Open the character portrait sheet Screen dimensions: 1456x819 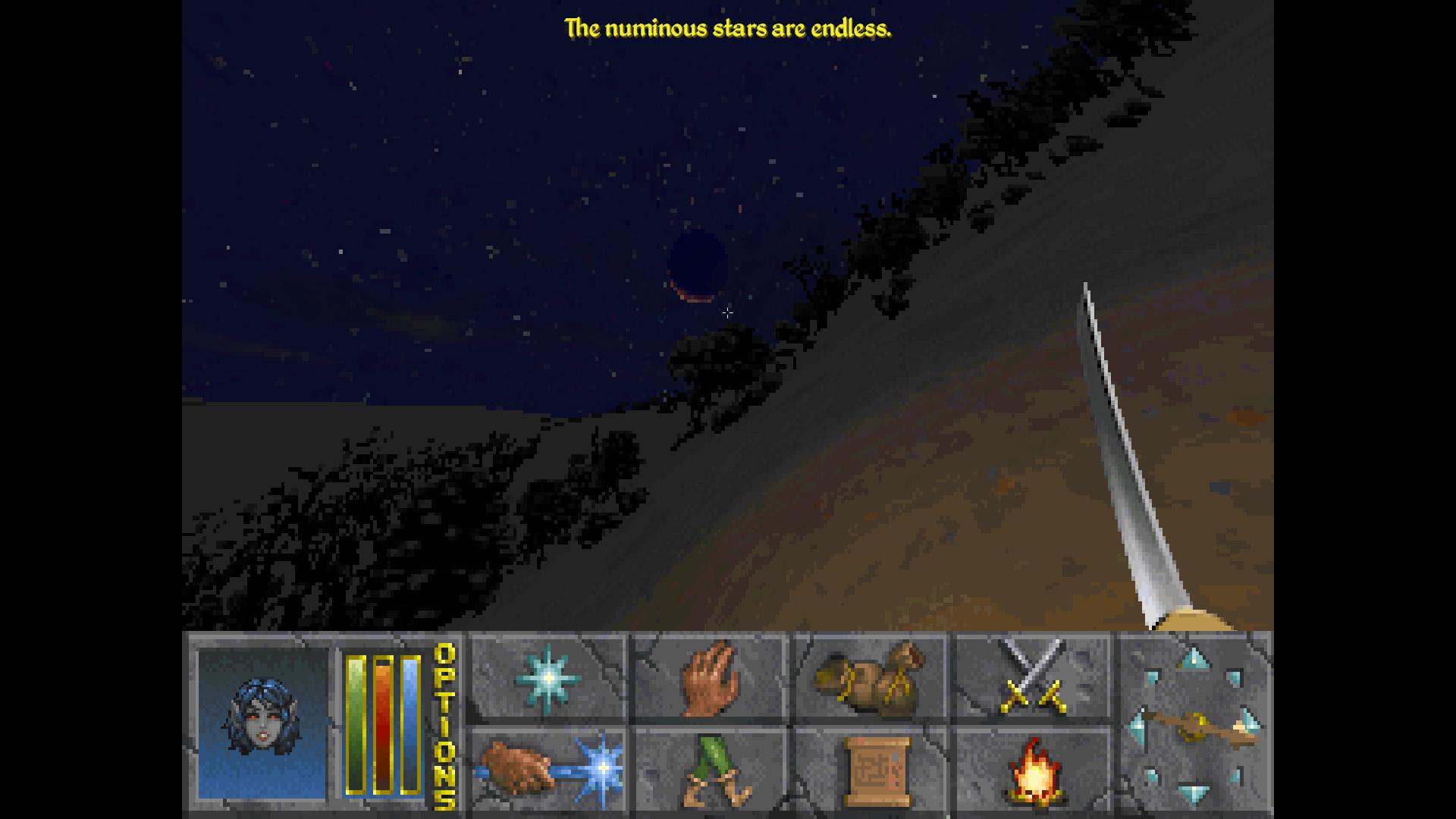[262, 723]
